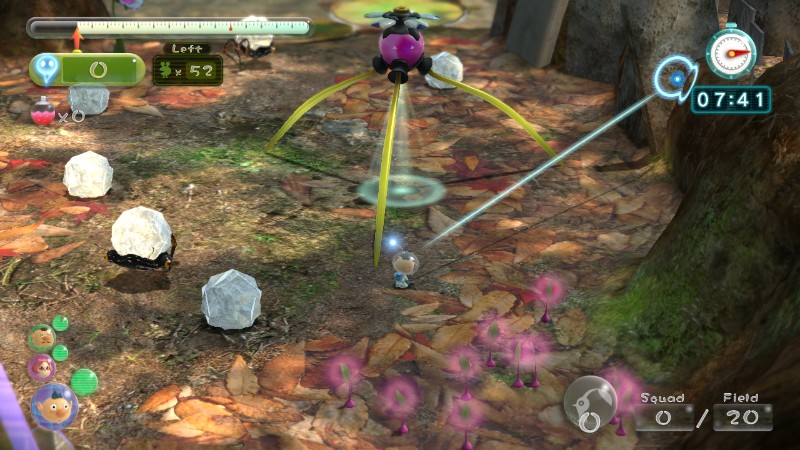Click the ultra-spicy spray bottle icon
Image resolution: width=800 pixels, height=450 pixels.
tap(43, 113)
